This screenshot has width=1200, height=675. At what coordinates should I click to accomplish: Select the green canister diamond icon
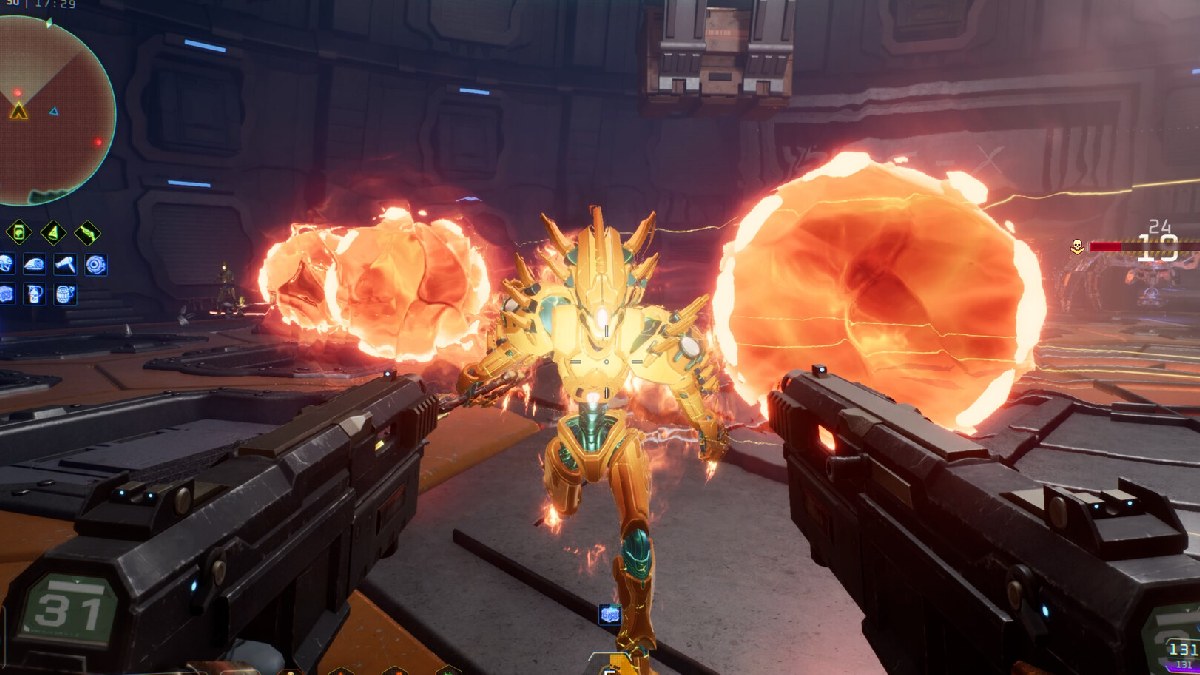[18, 233]
